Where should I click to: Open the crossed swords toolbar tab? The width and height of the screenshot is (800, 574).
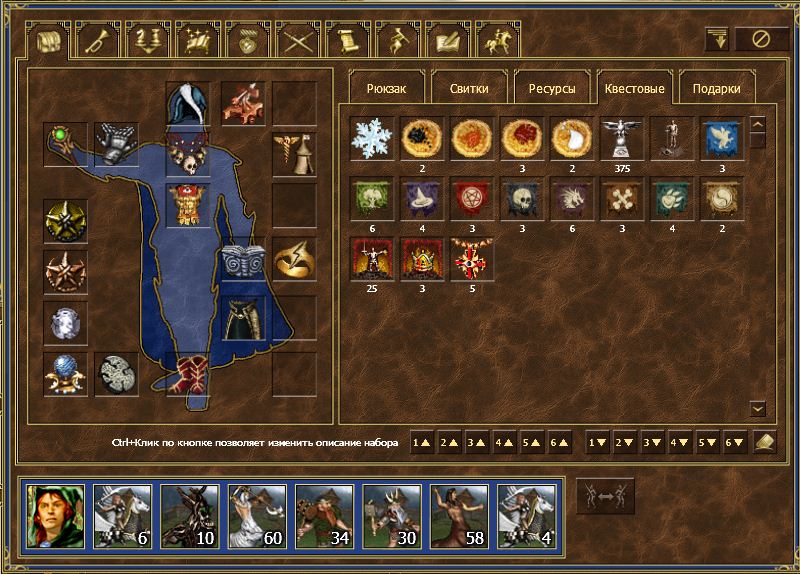tap(299, 40)
